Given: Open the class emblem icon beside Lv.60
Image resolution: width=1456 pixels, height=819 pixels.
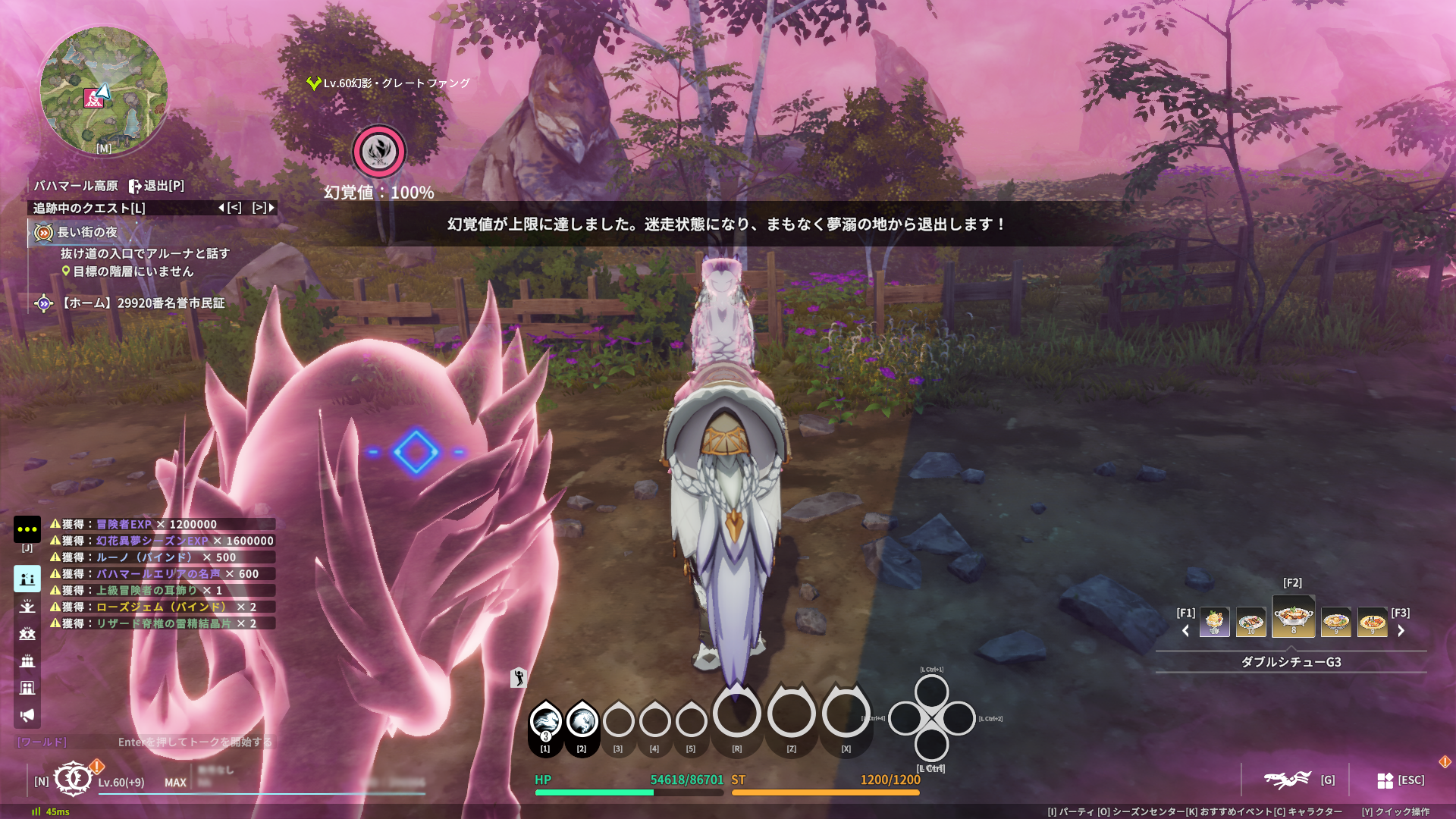Looking at the screenshot, I should point(73,779).
